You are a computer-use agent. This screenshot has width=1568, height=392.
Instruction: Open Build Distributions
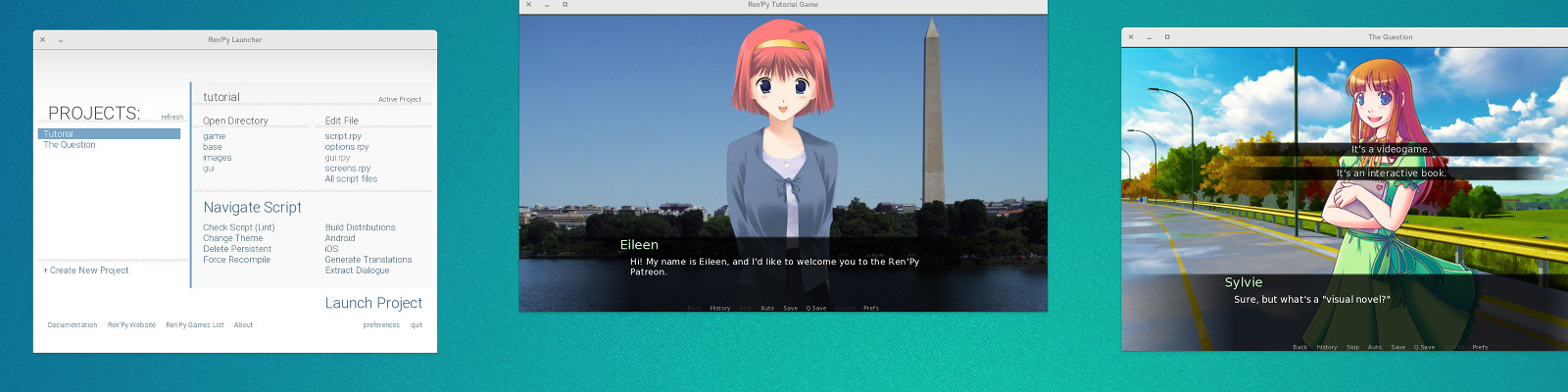361,227
